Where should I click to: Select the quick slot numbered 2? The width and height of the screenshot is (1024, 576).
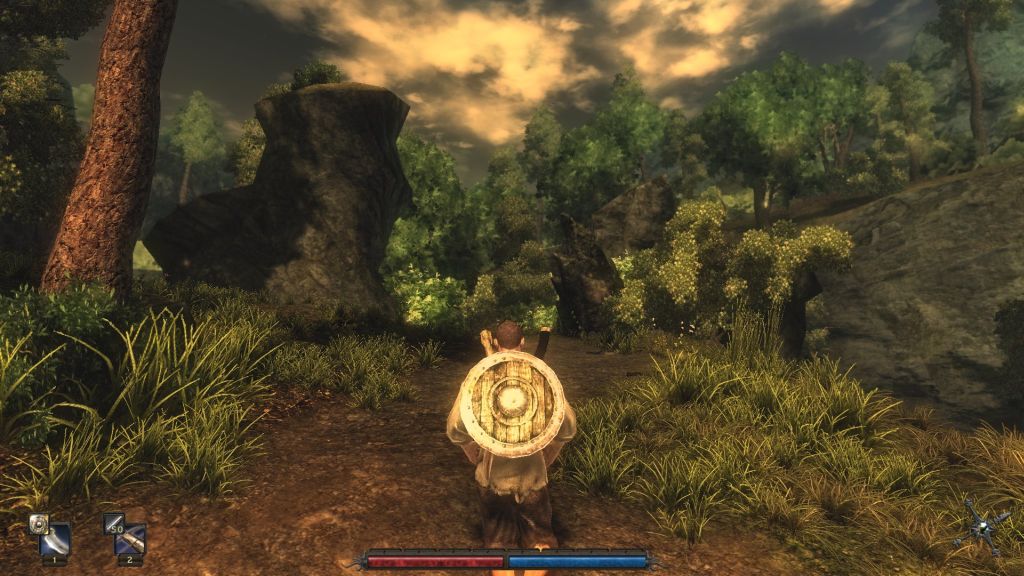(x=130, y=540)
